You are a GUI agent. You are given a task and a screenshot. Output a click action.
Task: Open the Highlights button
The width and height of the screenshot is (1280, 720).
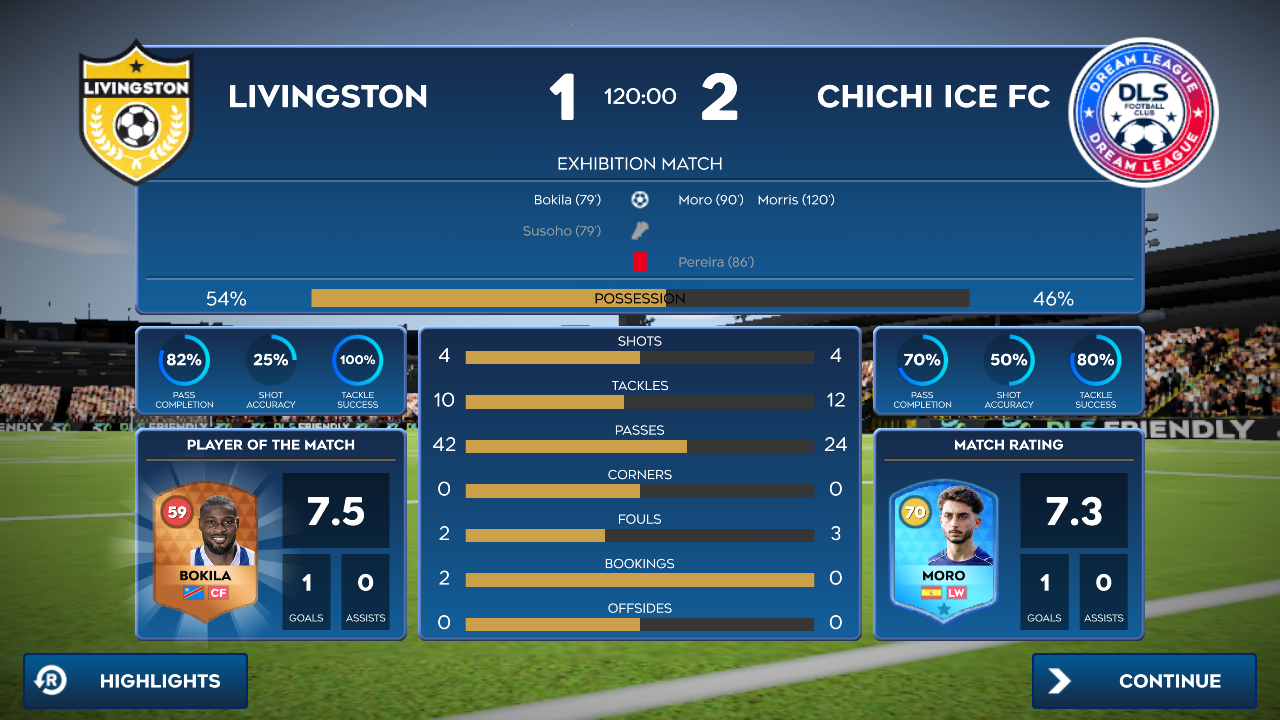tap(135, 681)
